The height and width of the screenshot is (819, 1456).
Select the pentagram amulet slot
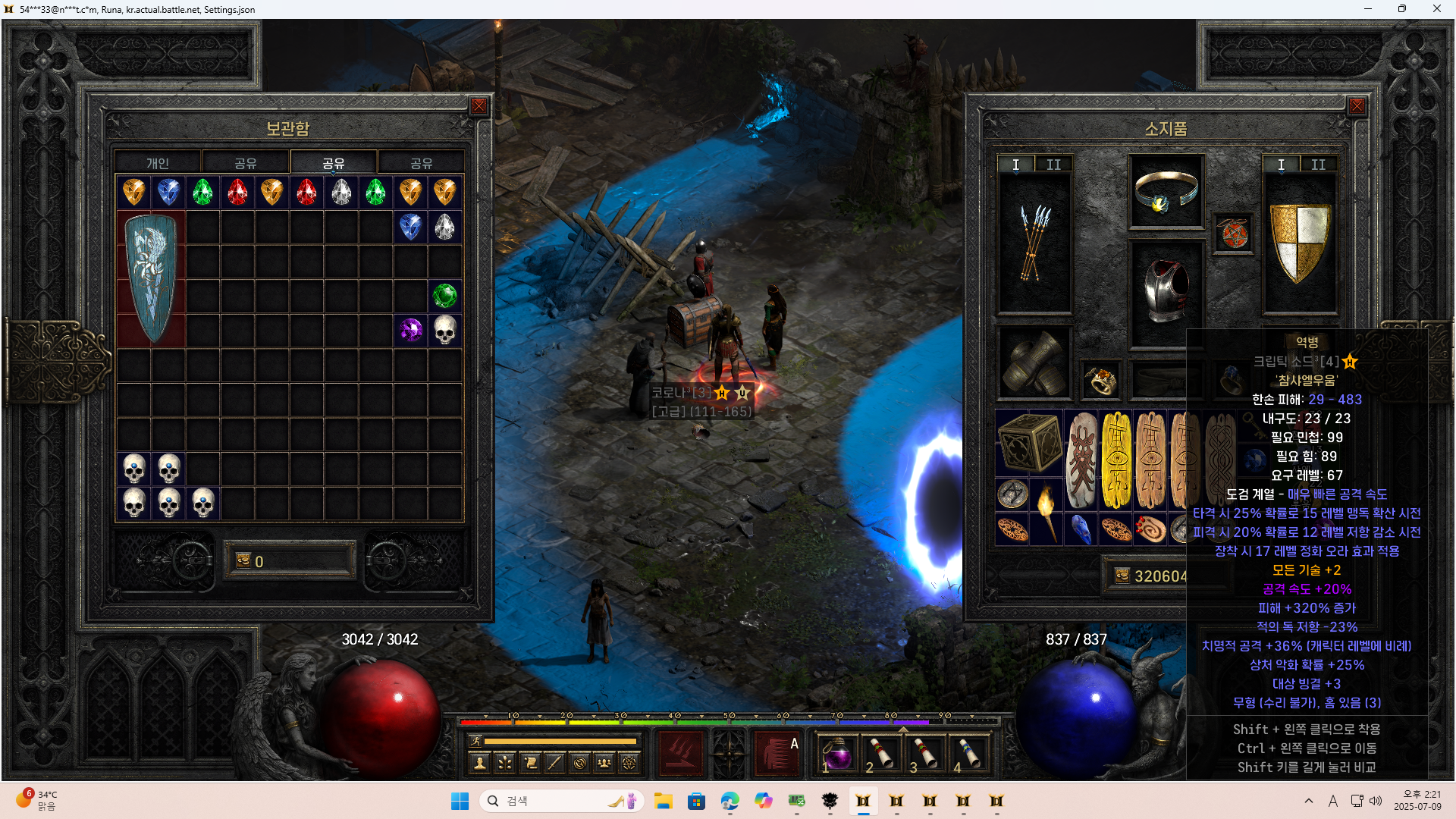coord(1232,234)
